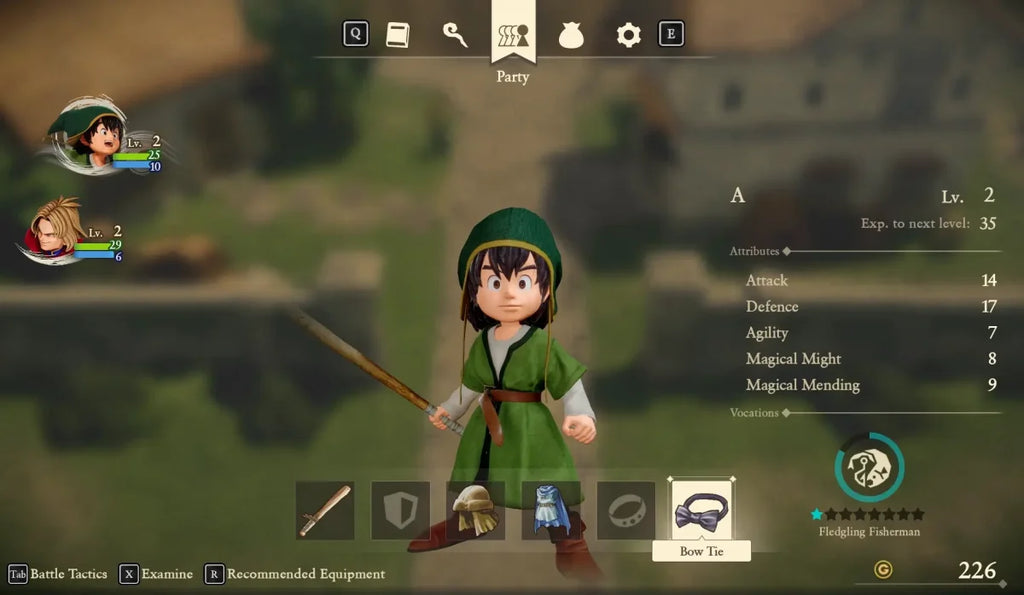This screenshot has height=595, width=1024.
Task: Select the Bow Tie accessory slot
Action: click(x=701, y=510)
